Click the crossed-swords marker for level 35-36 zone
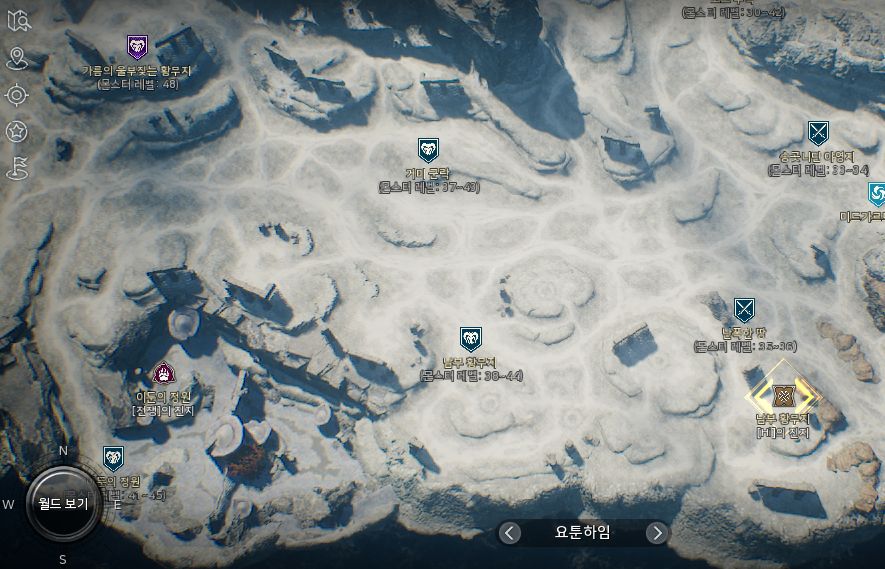The width and height of the screenshot is (885, 569). [x=743, y=309]
